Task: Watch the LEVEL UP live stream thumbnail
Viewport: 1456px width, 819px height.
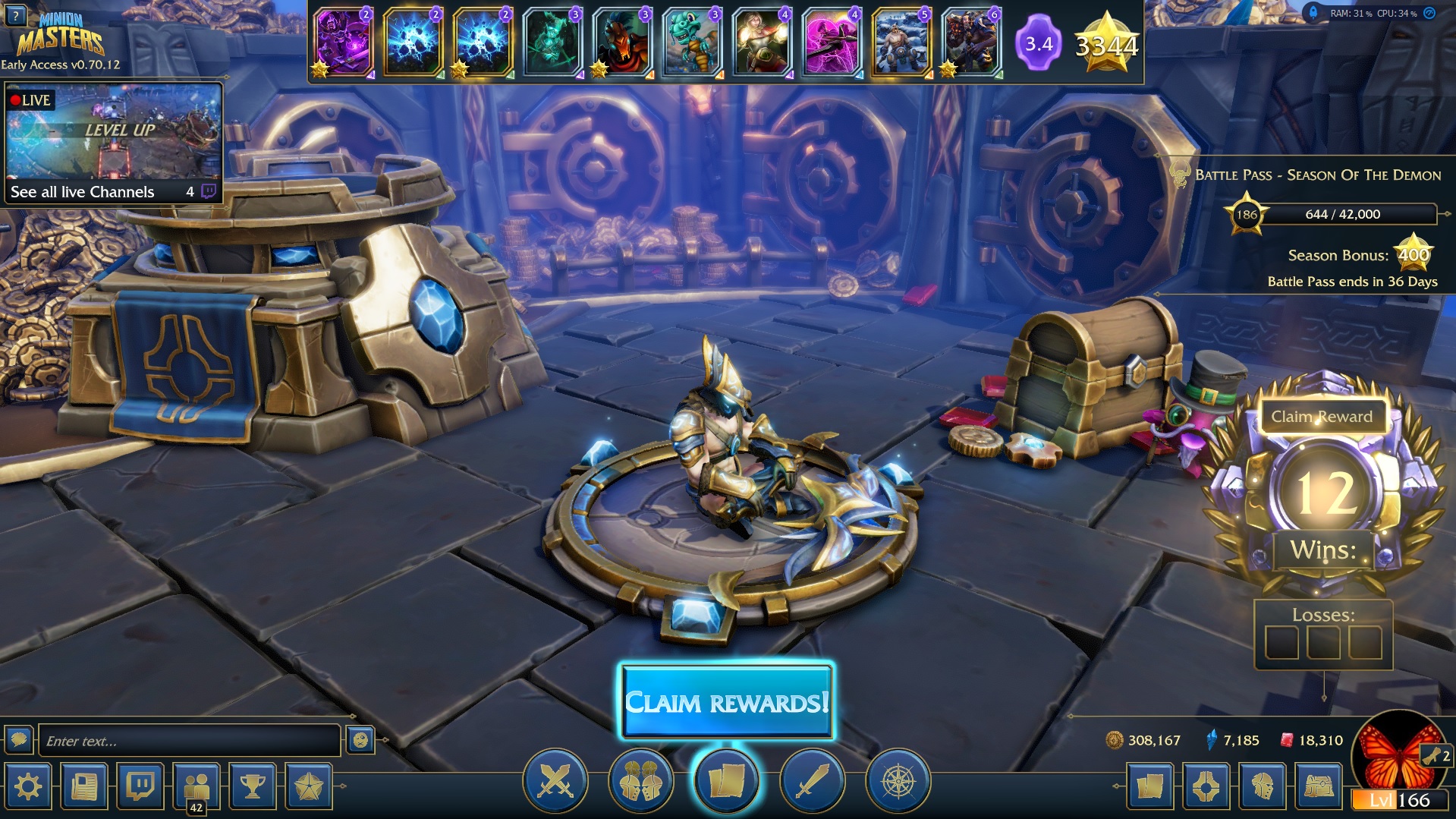Action: tap(114, 131)
